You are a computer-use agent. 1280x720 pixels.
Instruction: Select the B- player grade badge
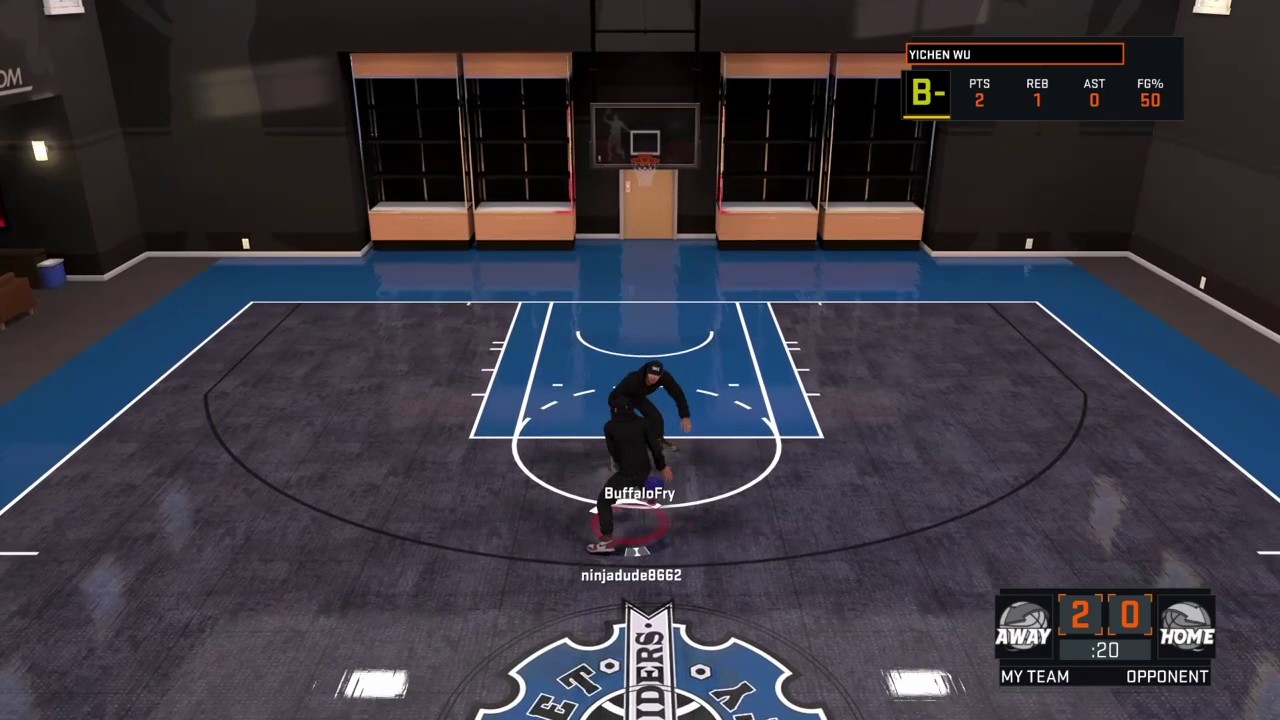926,93
